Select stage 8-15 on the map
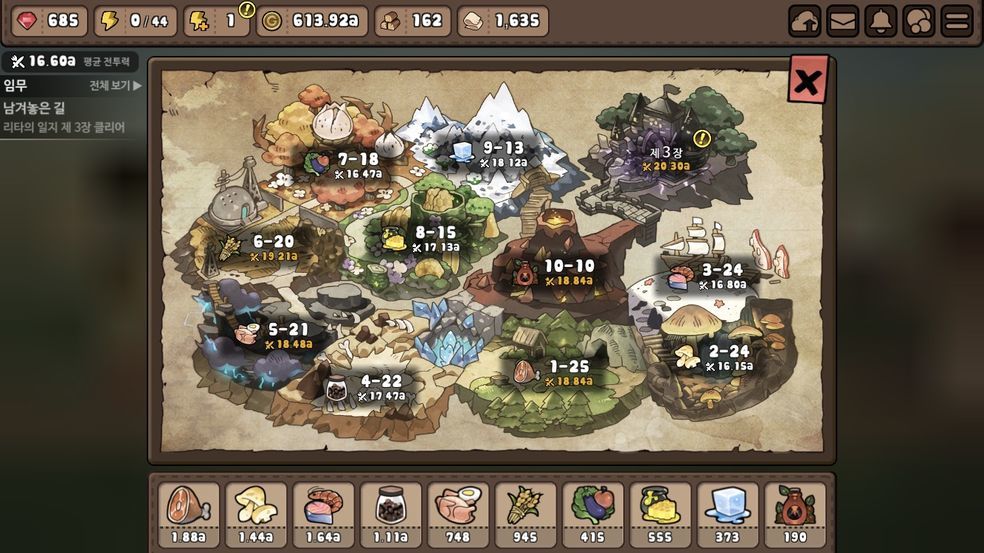 pos(436,237)
